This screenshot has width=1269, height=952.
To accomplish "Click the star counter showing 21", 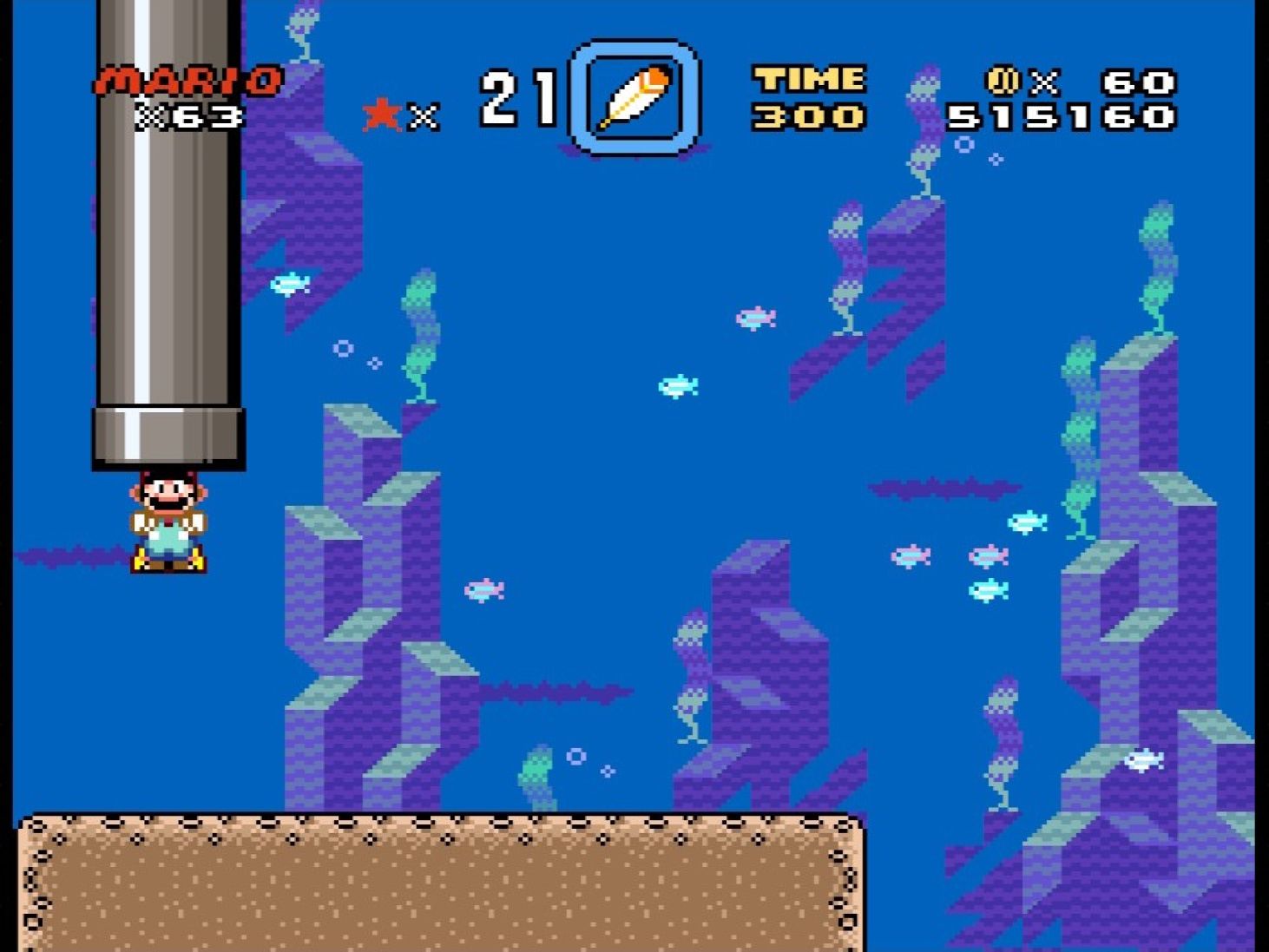I will tap(516, 95).
